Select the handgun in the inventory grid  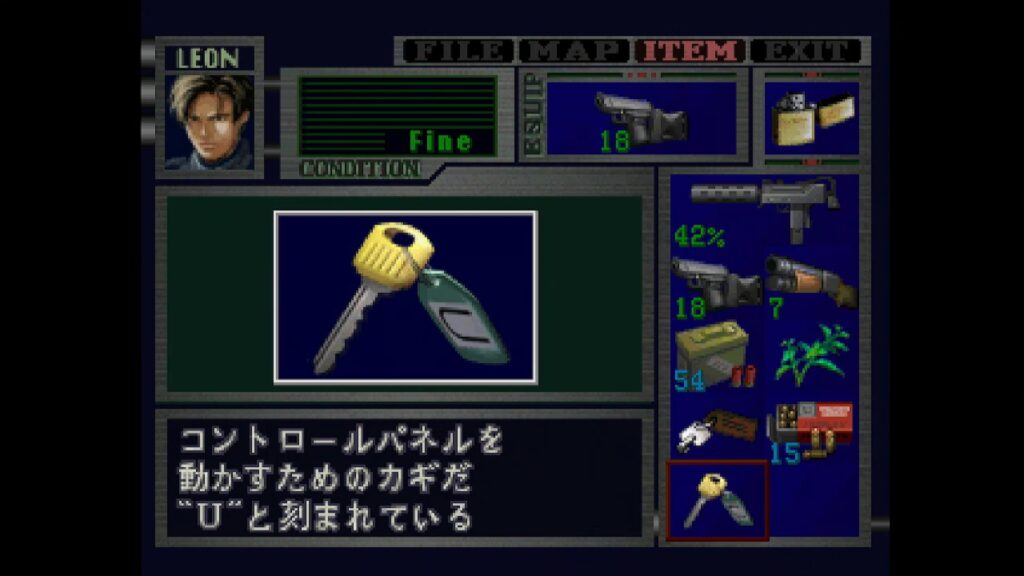pyautogui.click(x=716, y=286)
